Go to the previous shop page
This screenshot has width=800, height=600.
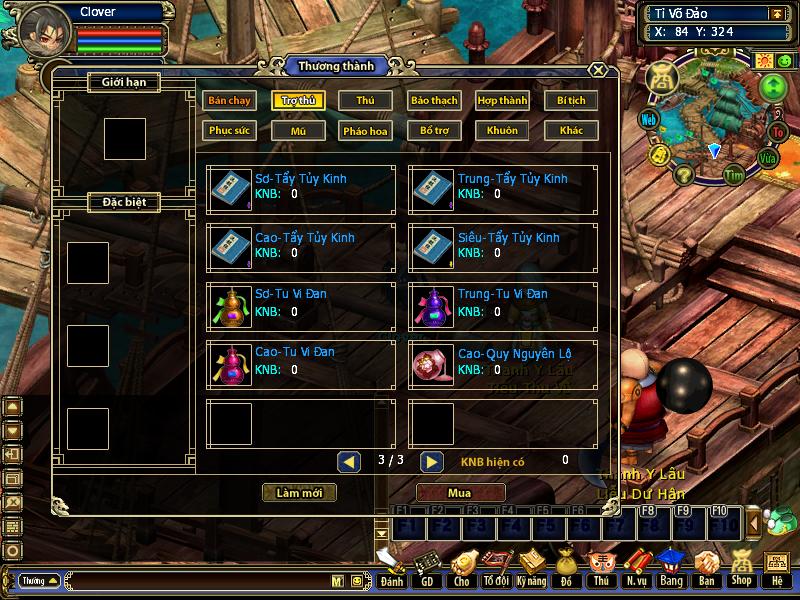point(349,461)
